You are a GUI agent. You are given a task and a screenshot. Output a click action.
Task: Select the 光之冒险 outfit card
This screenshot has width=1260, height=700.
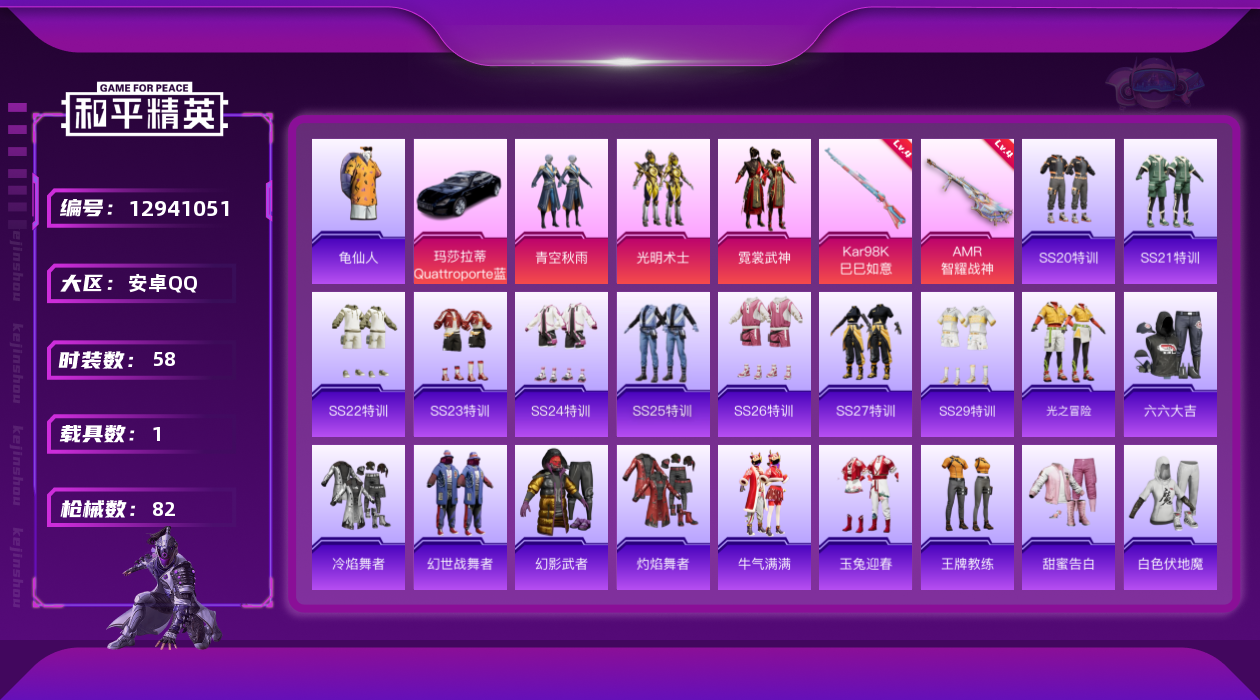coord(1068,364)
